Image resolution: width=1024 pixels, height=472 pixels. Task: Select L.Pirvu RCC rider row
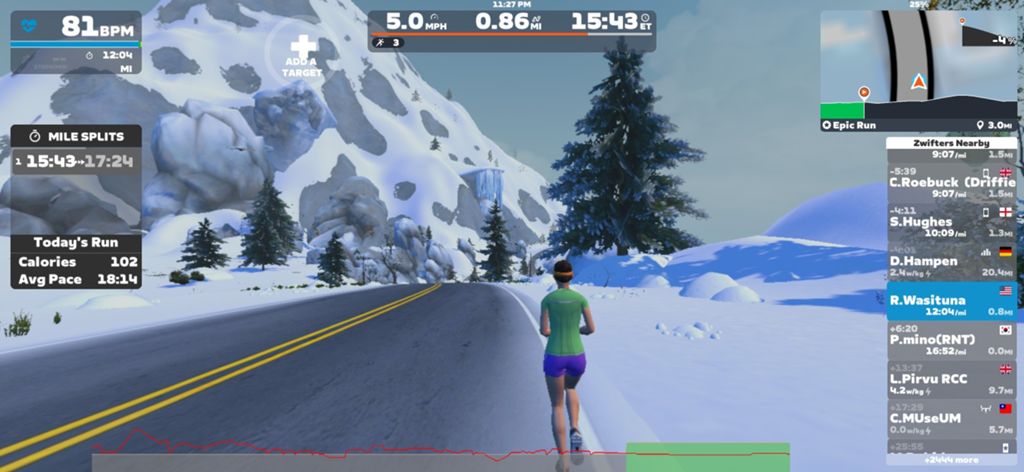click(951, 378)
